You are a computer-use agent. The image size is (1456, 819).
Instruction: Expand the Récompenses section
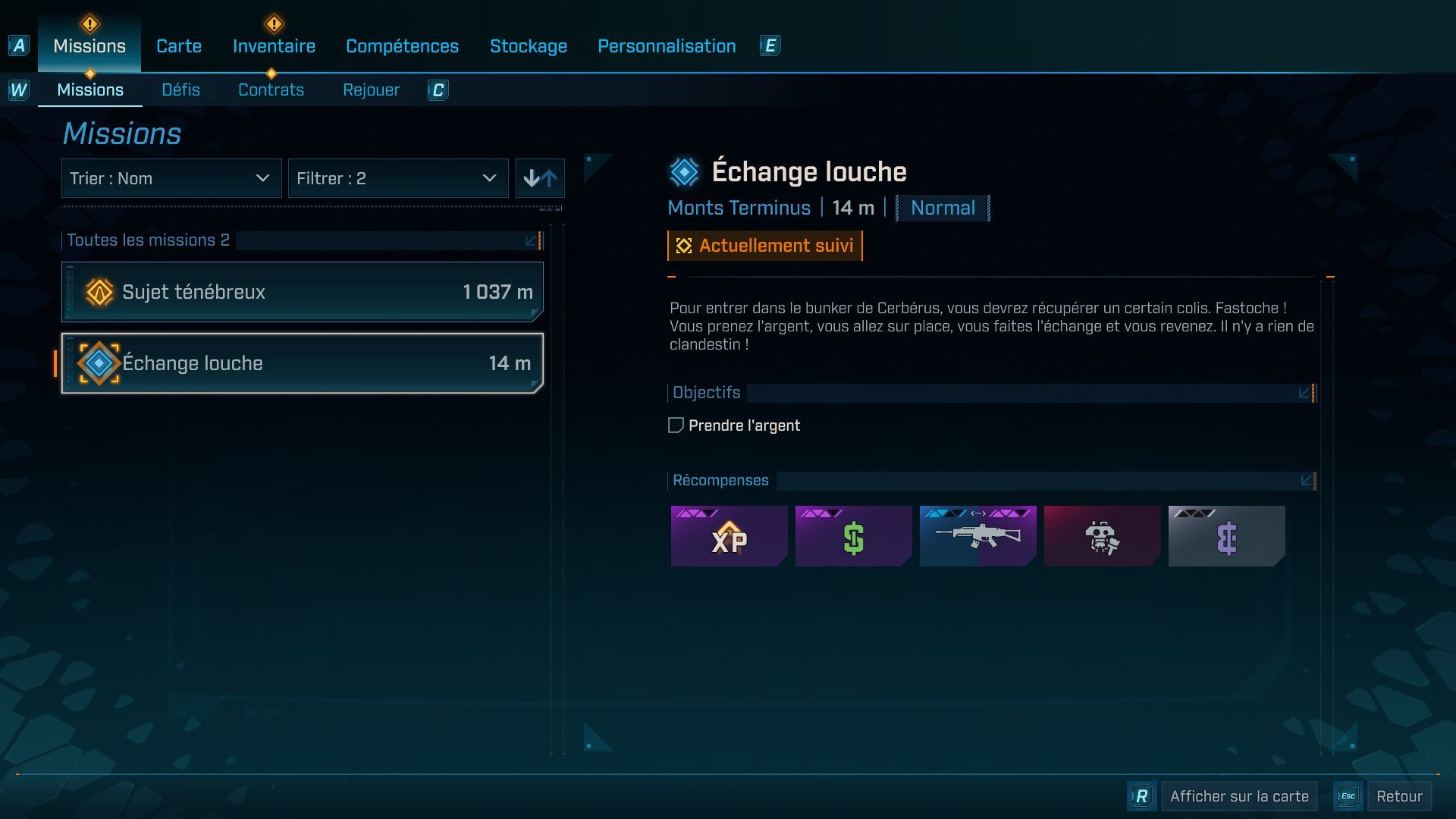point(1304,480)
